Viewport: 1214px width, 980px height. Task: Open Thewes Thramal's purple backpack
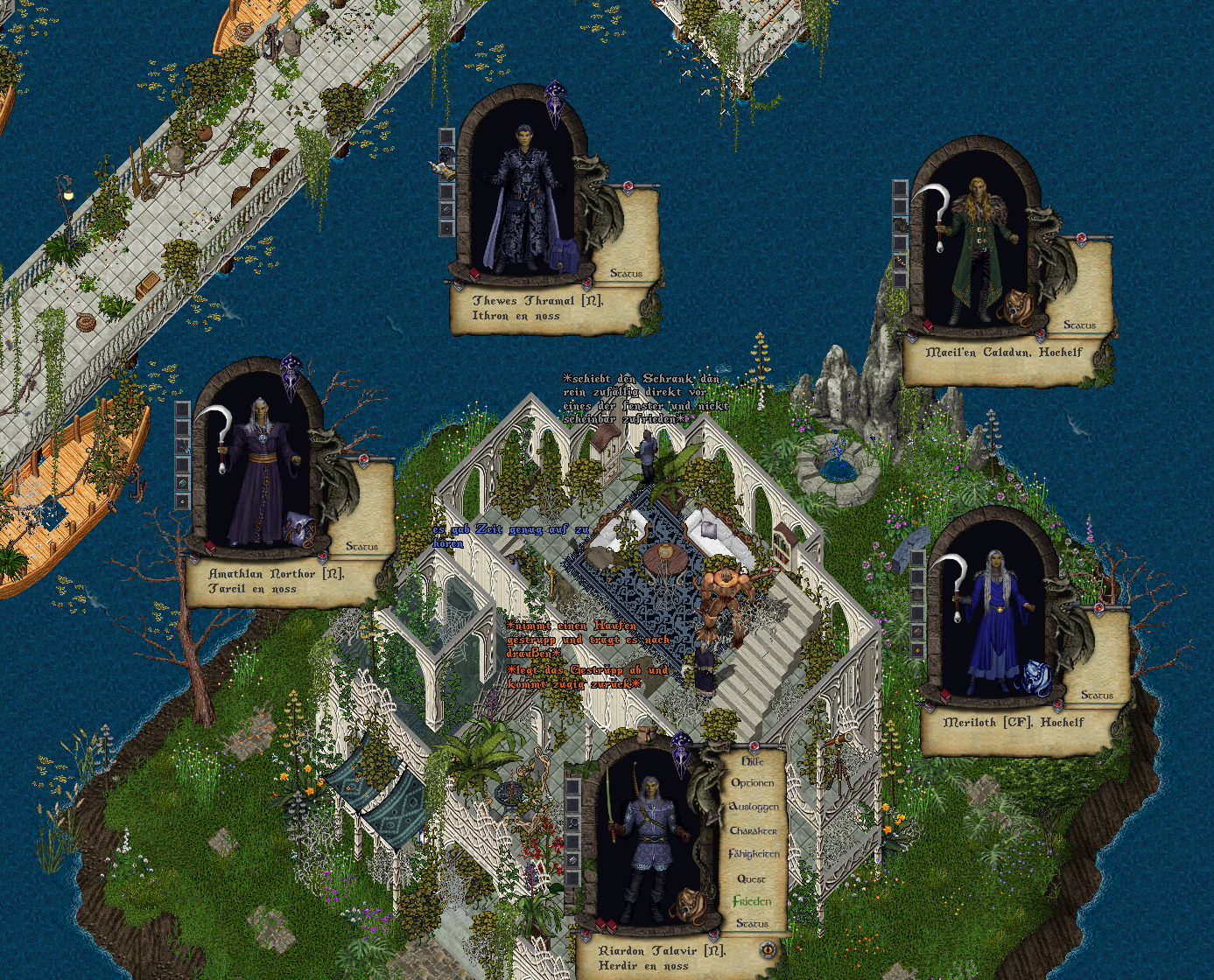coord(562,255)
